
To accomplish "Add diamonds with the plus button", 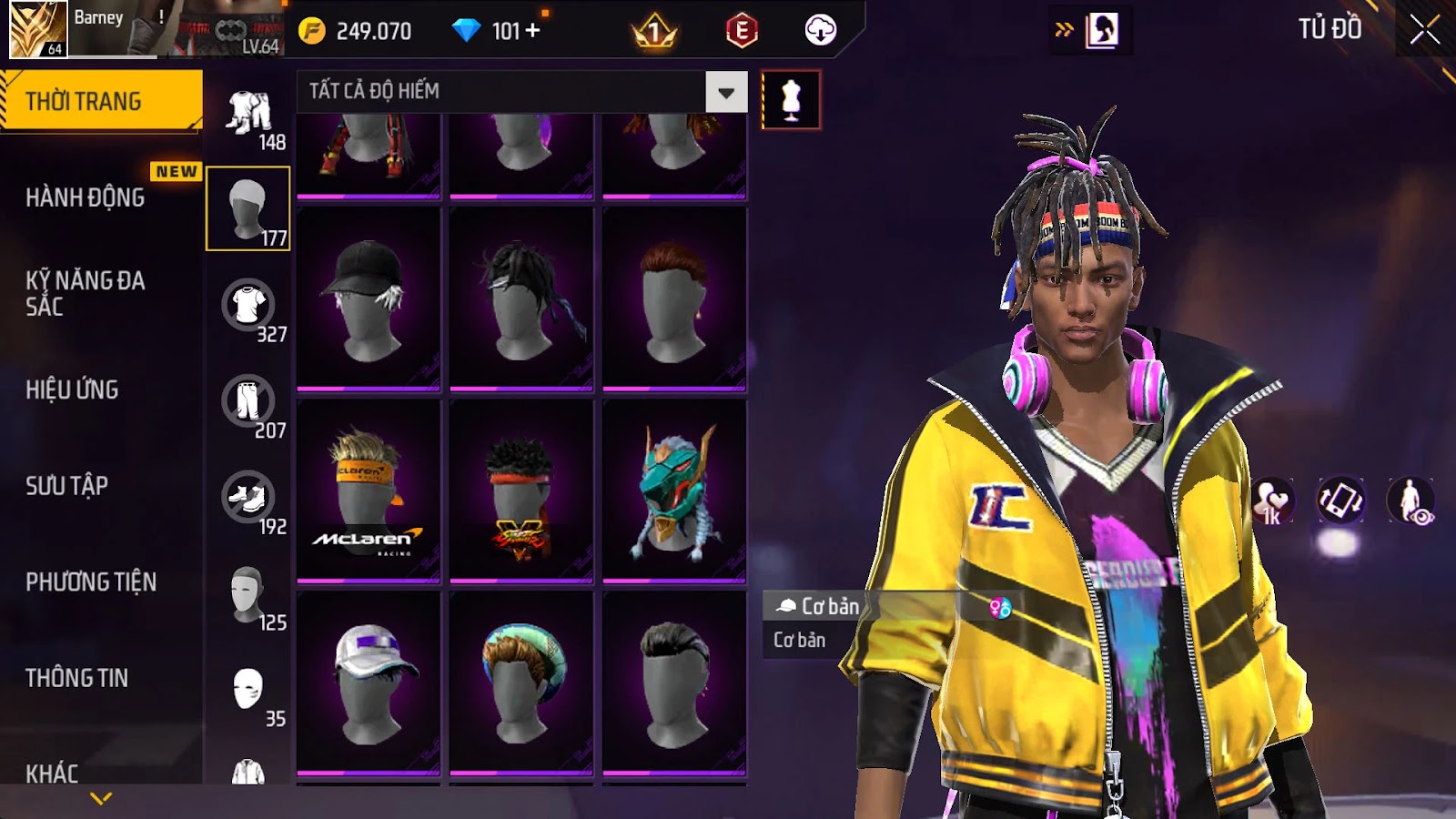I will (532, 31).
